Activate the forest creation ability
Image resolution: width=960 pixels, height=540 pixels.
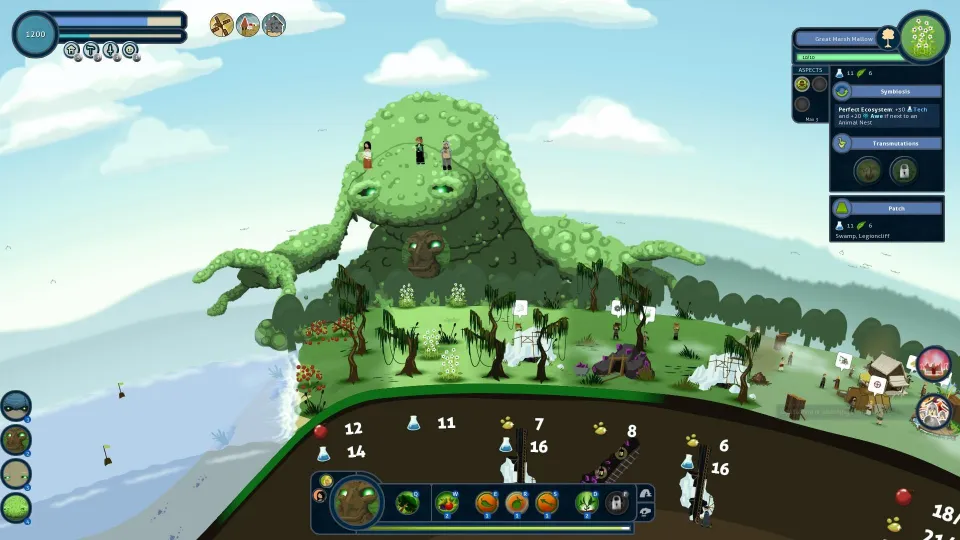[x=406, y=502]
